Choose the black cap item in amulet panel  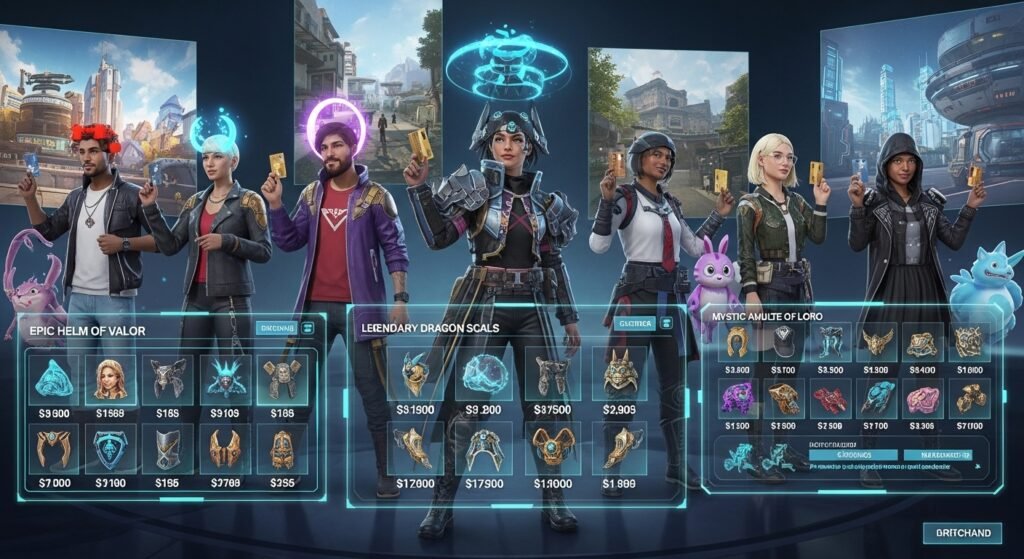click(x=782, y=342)
